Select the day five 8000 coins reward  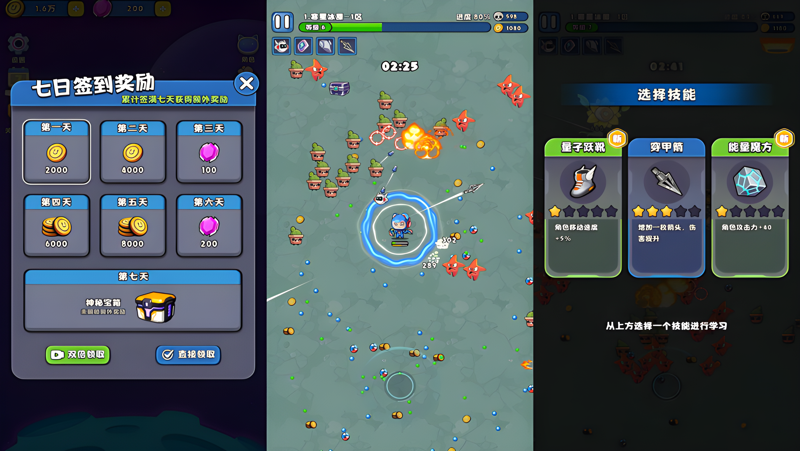point(132,226)
